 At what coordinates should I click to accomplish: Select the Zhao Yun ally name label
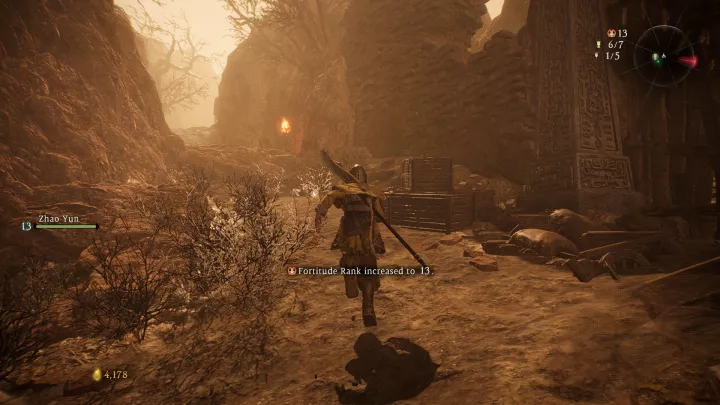point(57,216)
